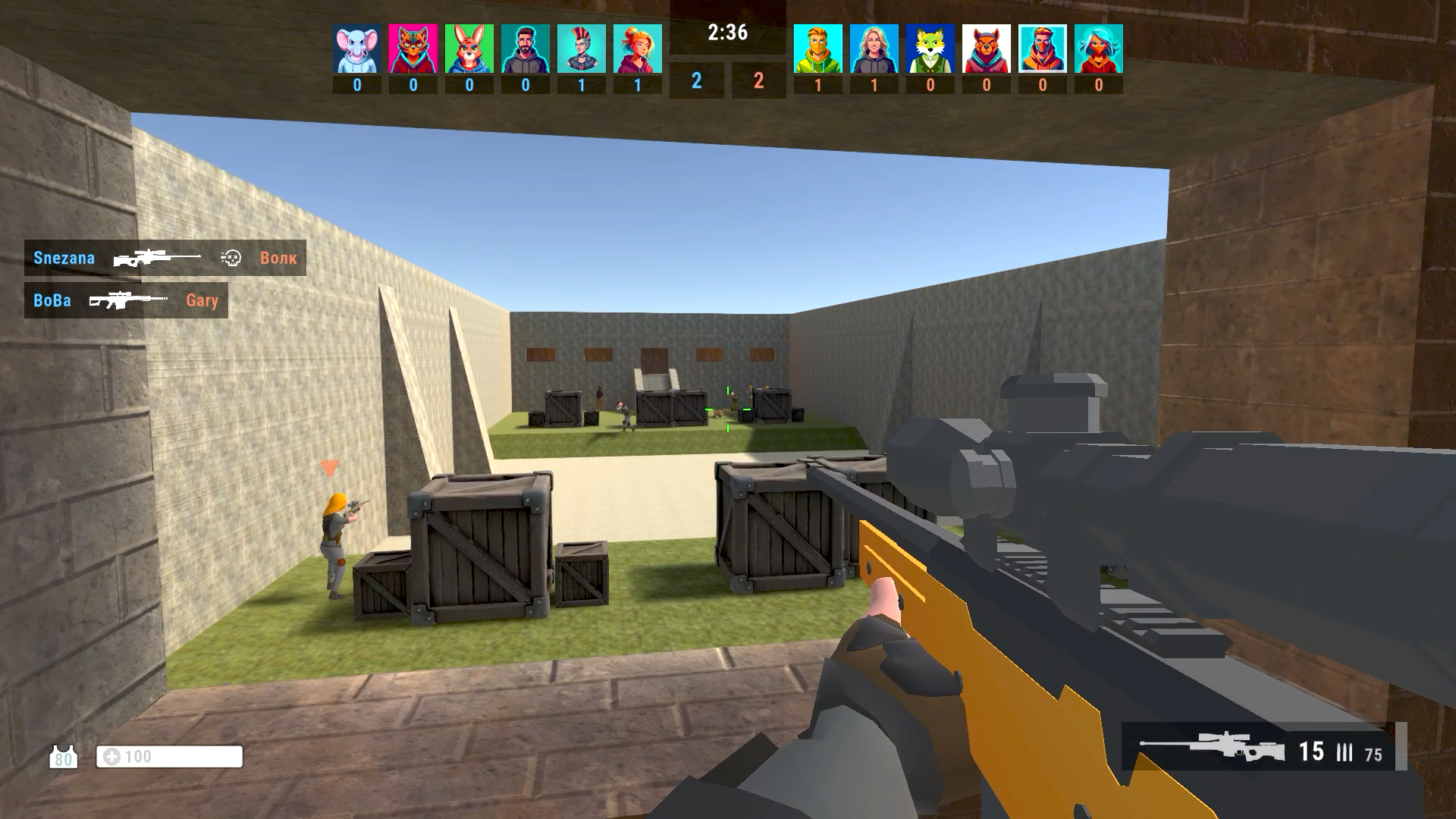The width and height of the screenshot is (1456, 819).
Task: Click the bullet ammo icon near 75
Action: (1345, 753)
